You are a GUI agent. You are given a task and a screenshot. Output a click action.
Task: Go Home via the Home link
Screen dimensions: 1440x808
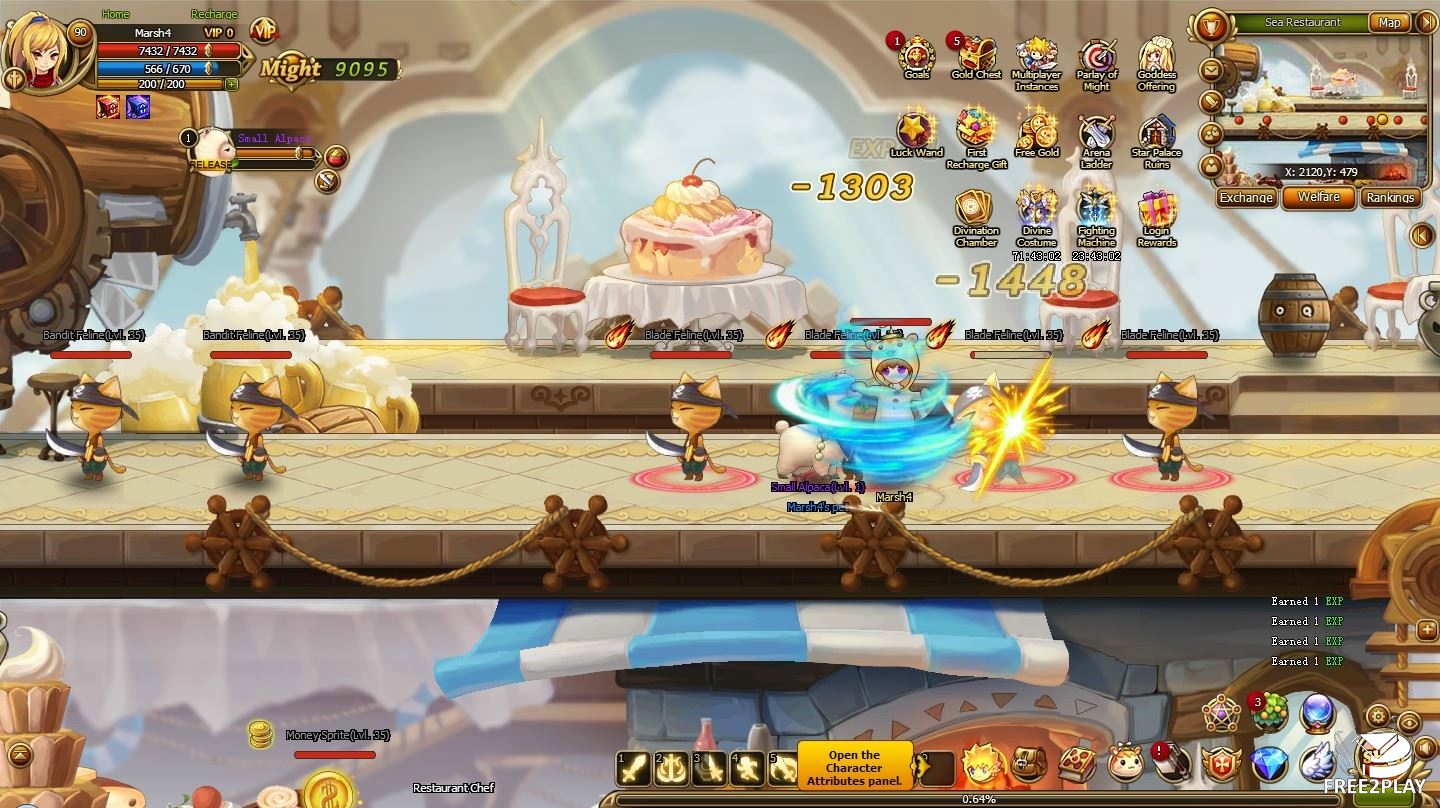point(116,14)
